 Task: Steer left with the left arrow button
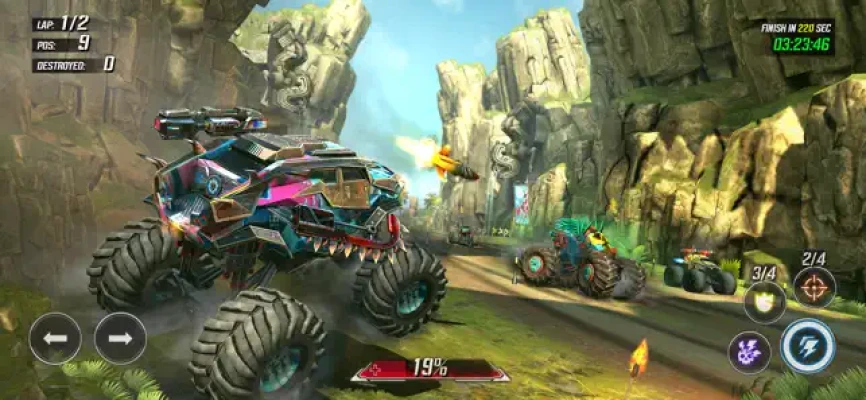(55, 338)
